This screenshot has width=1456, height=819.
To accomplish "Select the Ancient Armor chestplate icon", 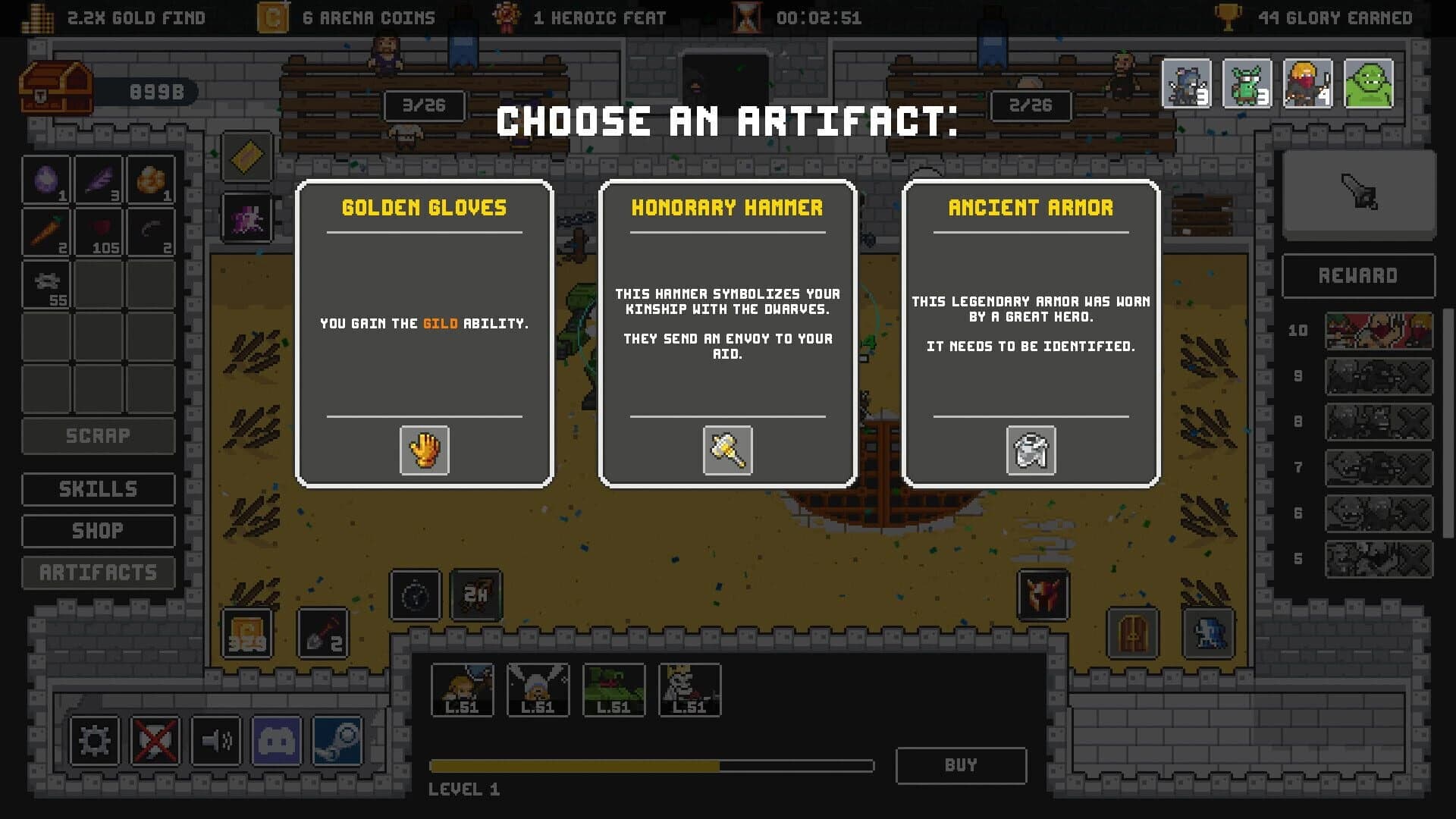I will [1031, 450].
